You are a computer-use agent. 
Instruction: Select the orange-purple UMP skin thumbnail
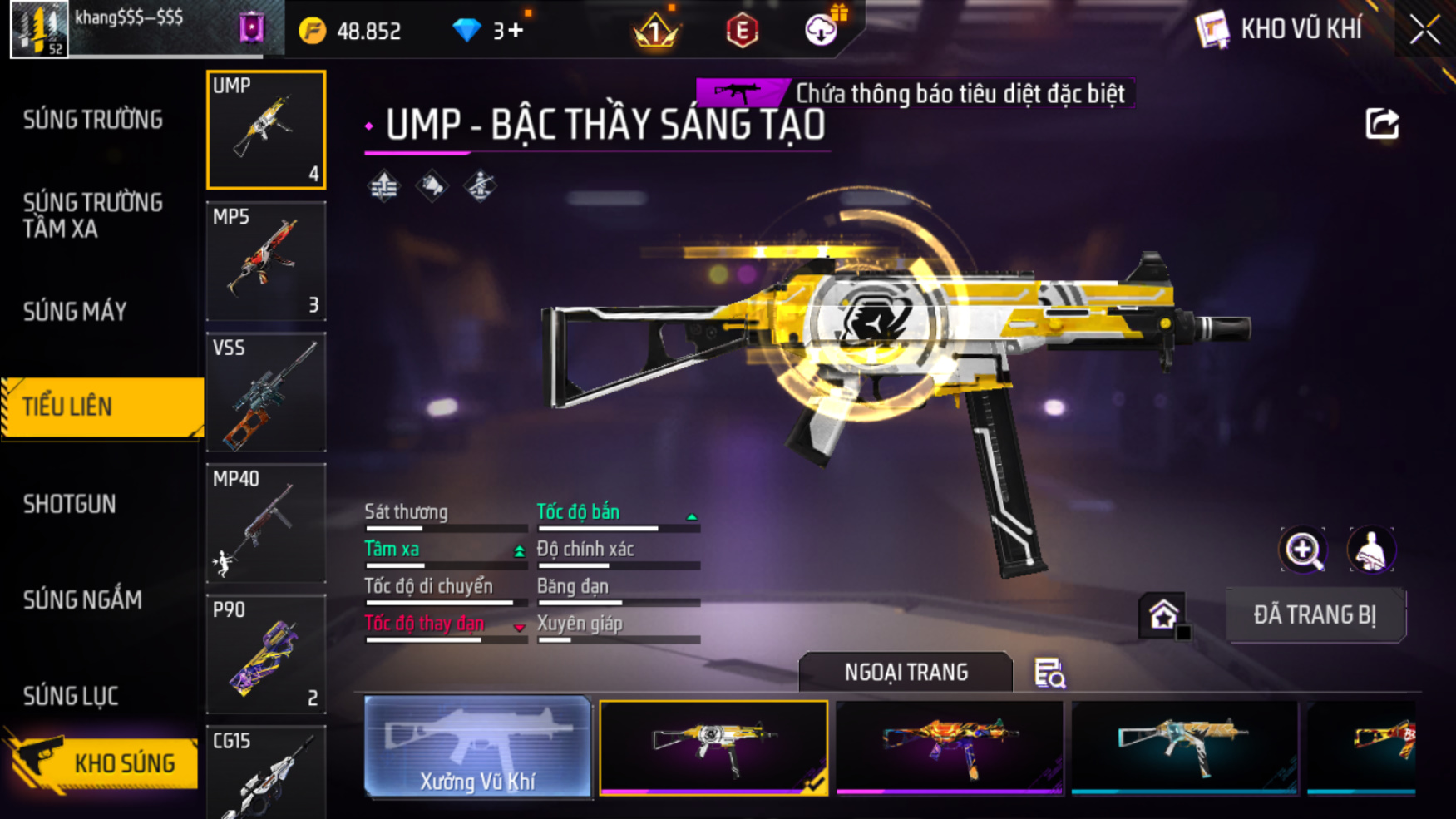click(x=949, y=746)
